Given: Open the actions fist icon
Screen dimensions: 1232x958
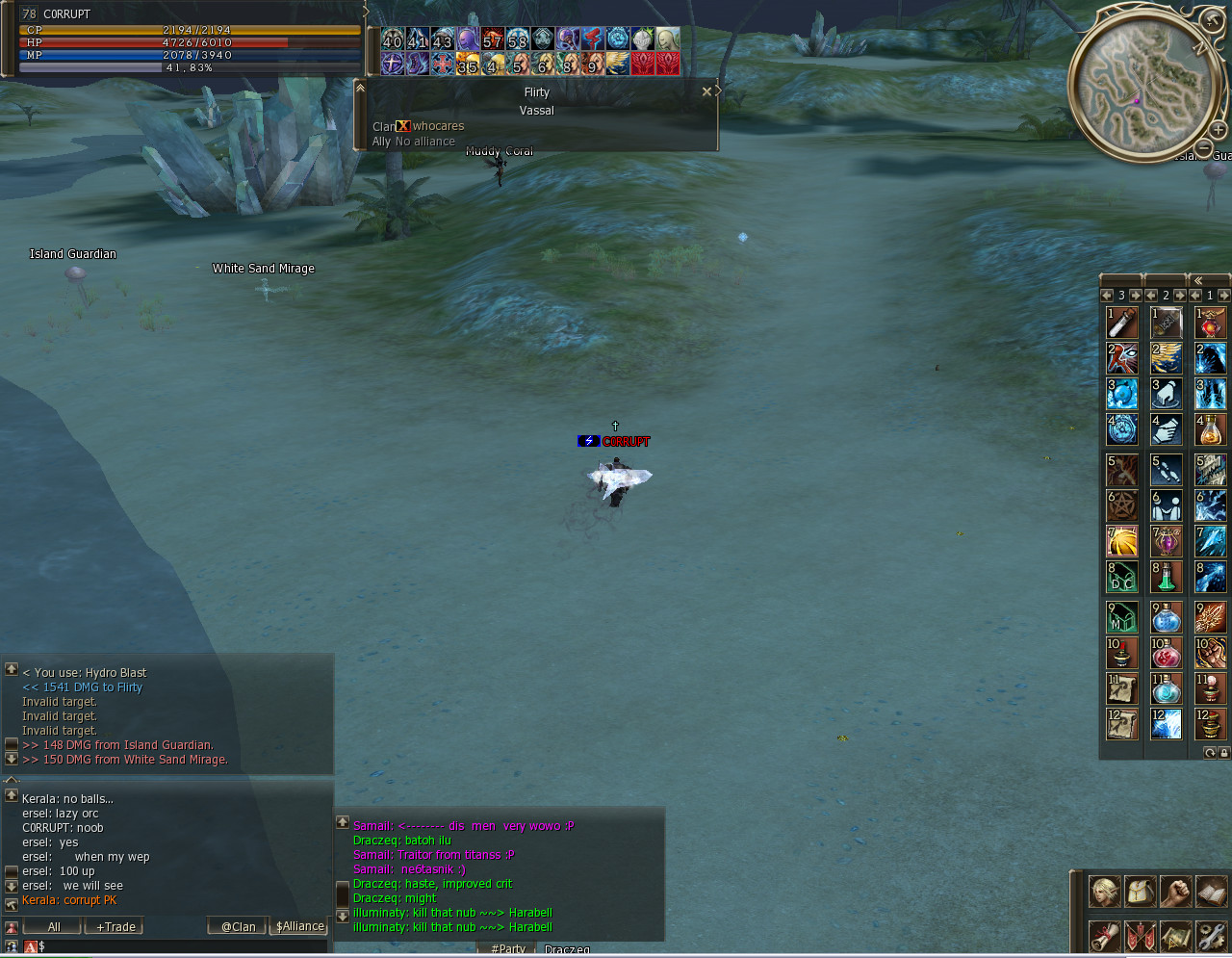Looking at the screenshot, I should [1175, 892].
